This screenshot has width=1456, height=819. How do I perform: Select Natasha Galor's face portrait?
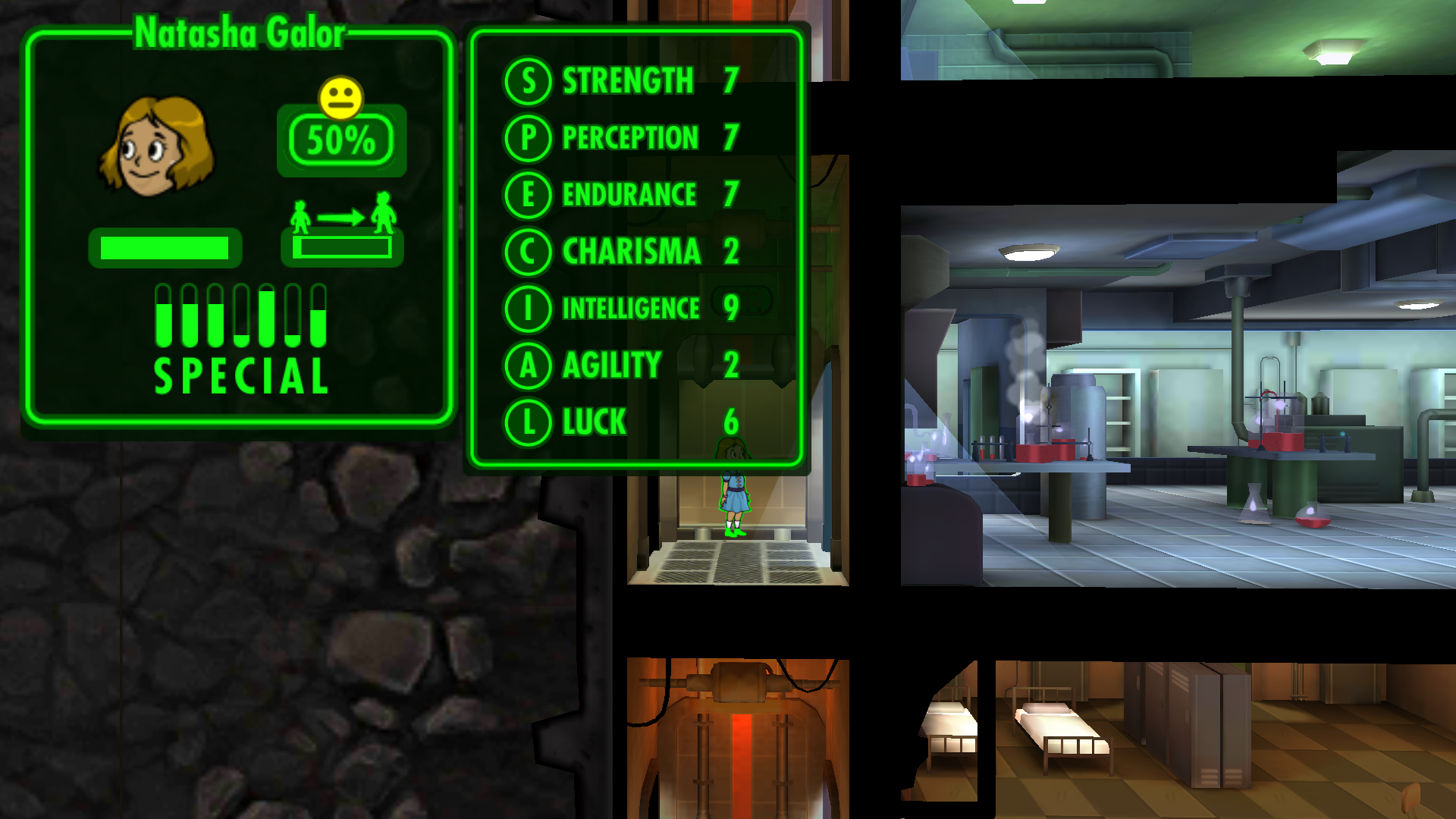157,146
